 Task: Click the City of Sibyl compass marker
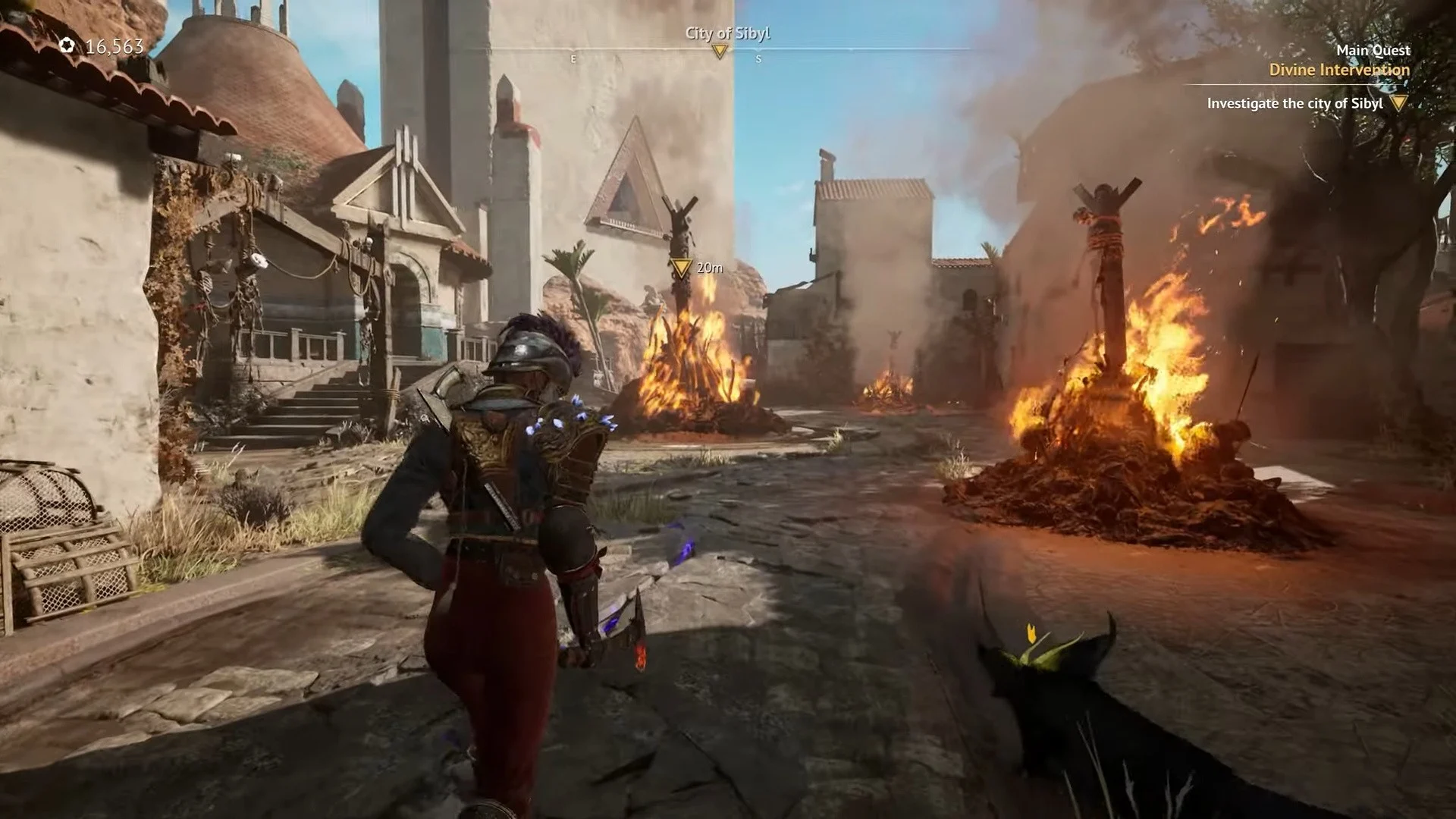(720, 51)
